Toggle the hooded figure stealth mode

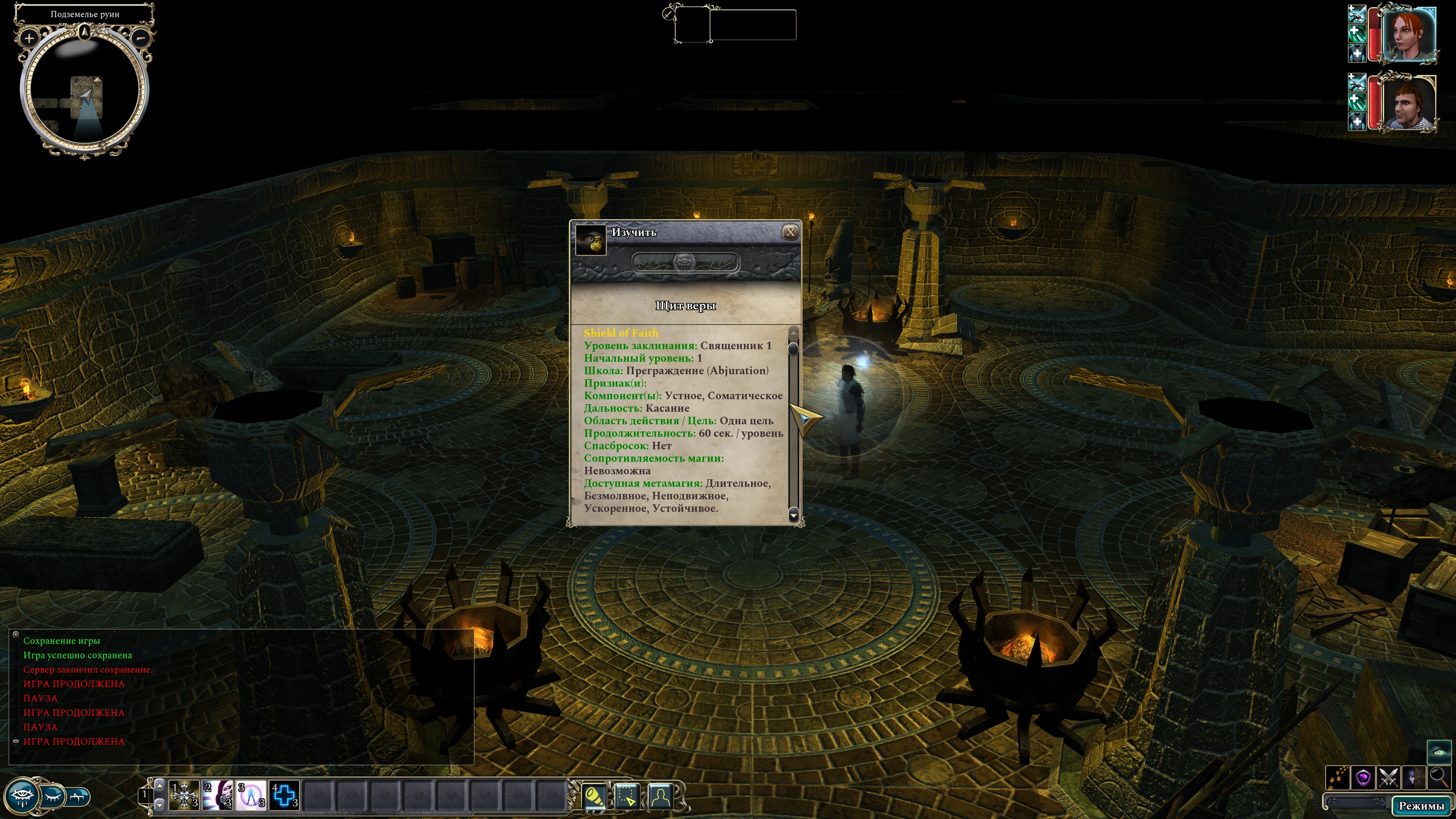(x=1414, y=778)
